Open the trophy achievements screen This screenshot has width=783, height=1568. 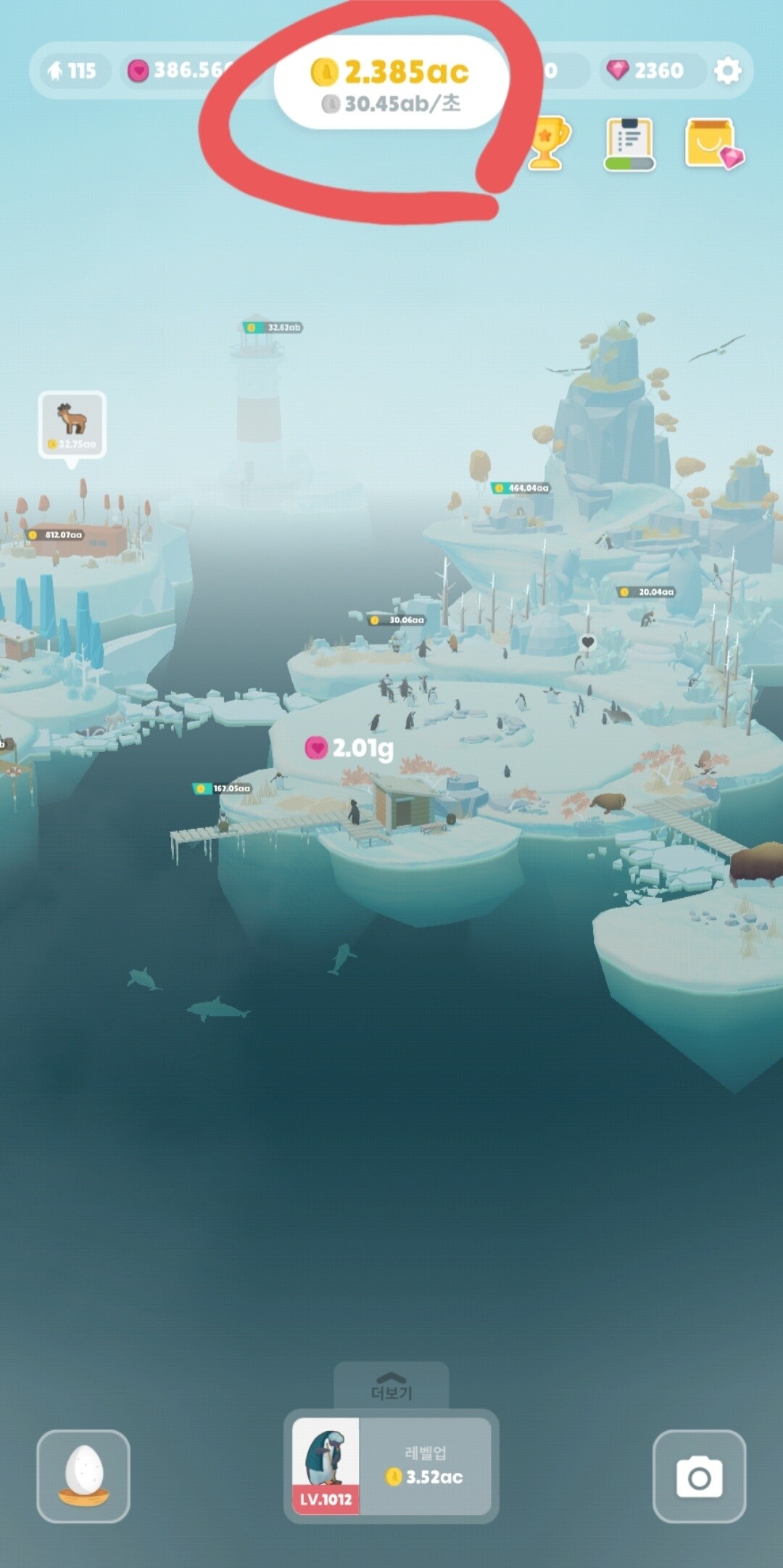pos(547,144)
